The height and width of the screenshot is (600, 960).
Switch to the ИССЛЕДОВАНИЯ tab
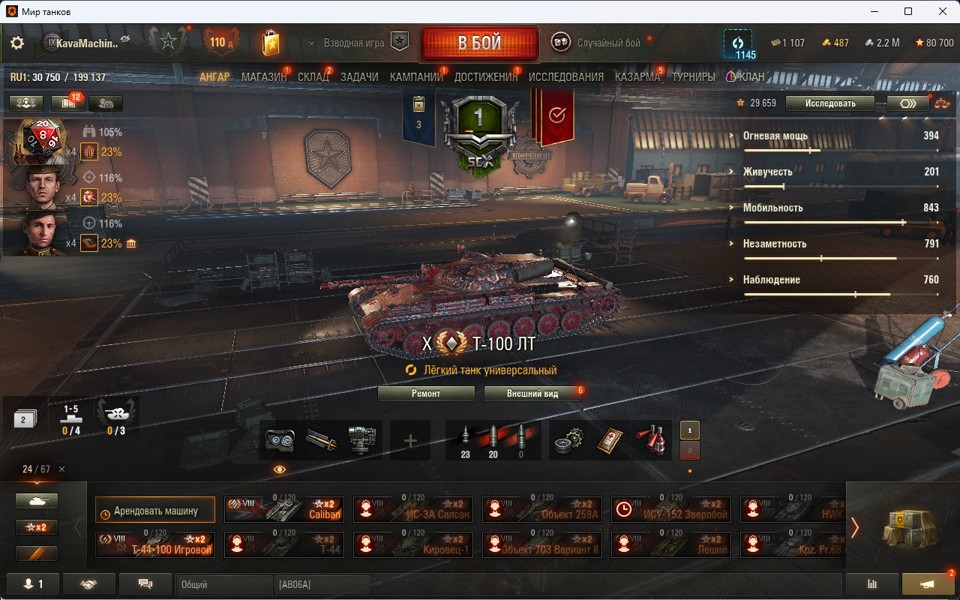(x=566, y=77)
